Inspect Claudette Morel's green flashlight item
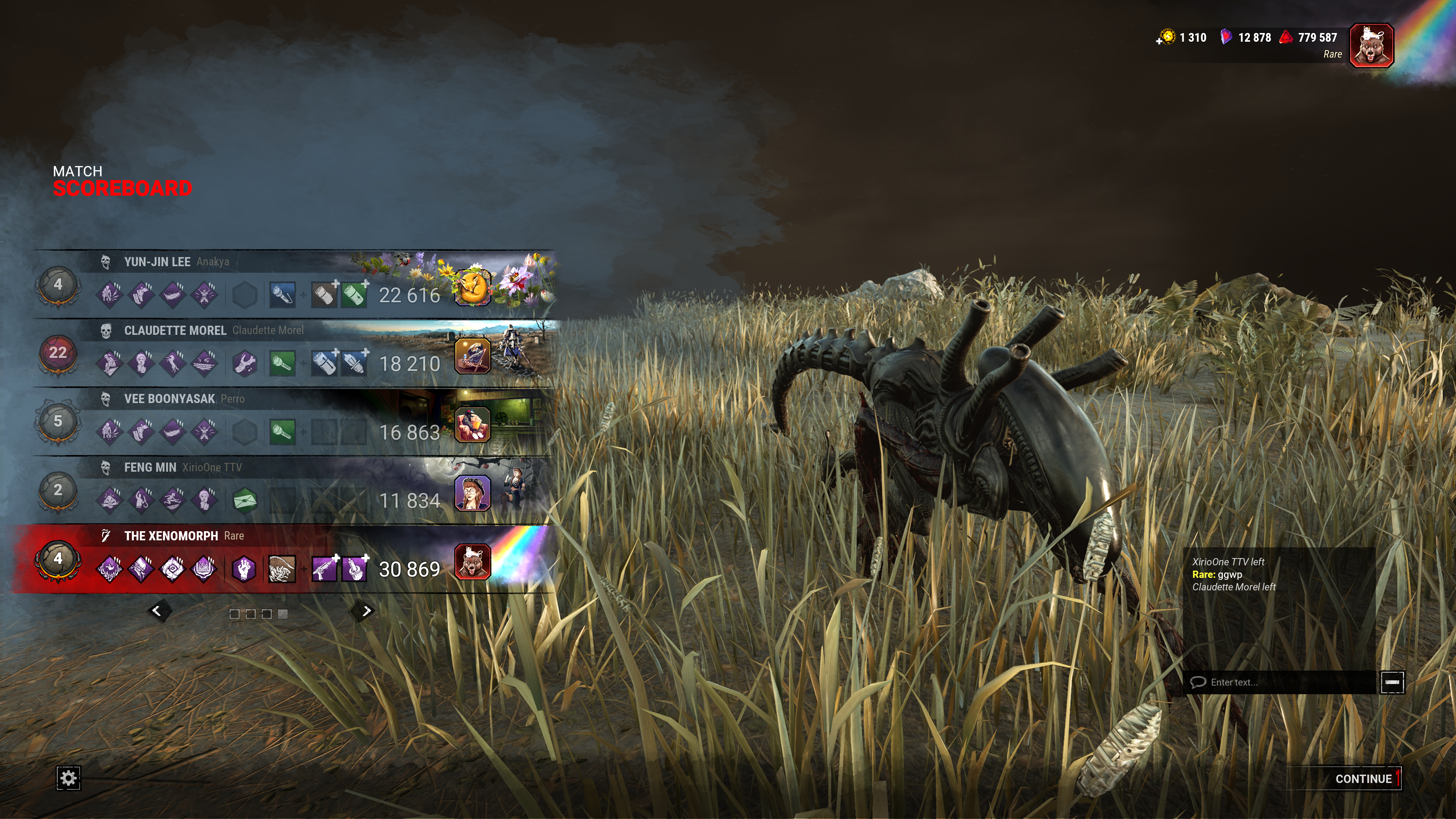Viewport: 1456px width, 819px height. click(x=282, y=364)
